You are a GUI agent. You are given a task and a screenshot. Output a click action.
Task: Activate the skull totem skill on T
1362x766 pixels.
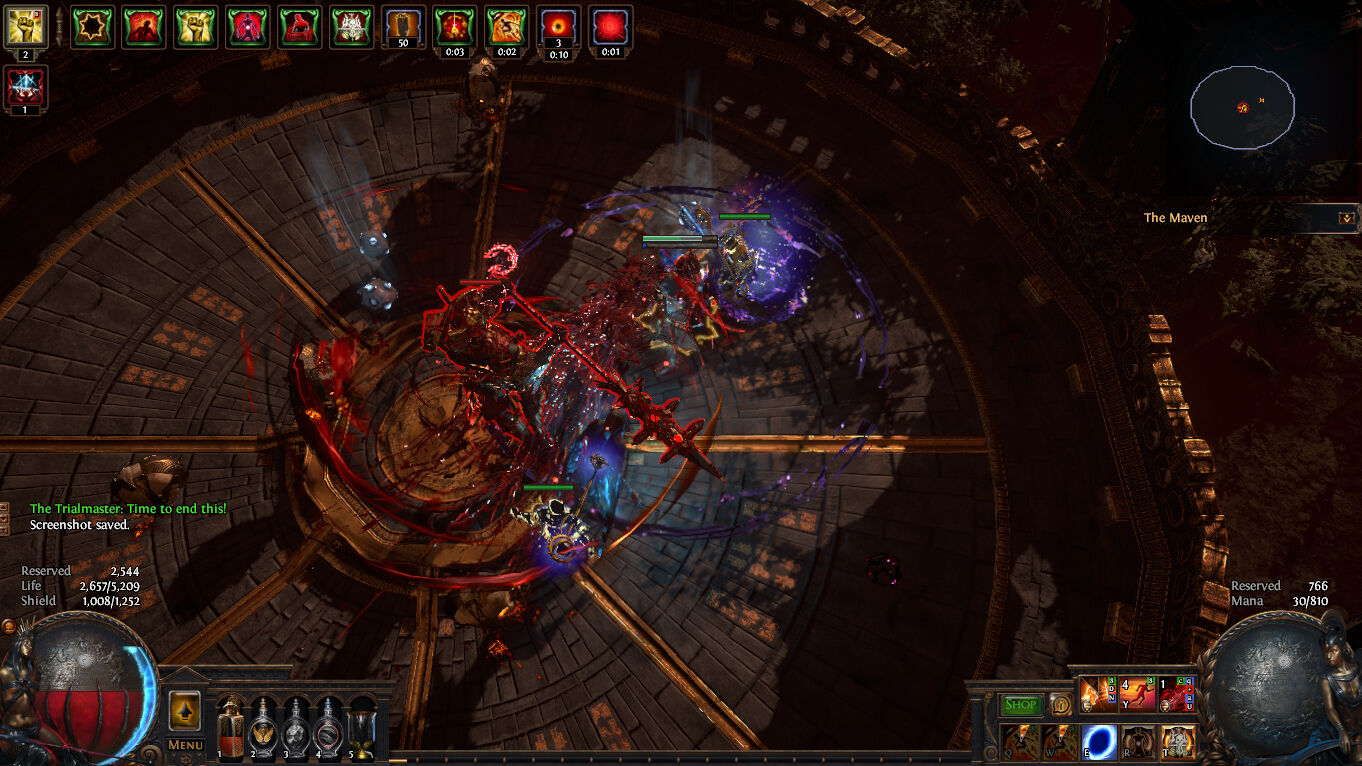tap(1178, 741)
